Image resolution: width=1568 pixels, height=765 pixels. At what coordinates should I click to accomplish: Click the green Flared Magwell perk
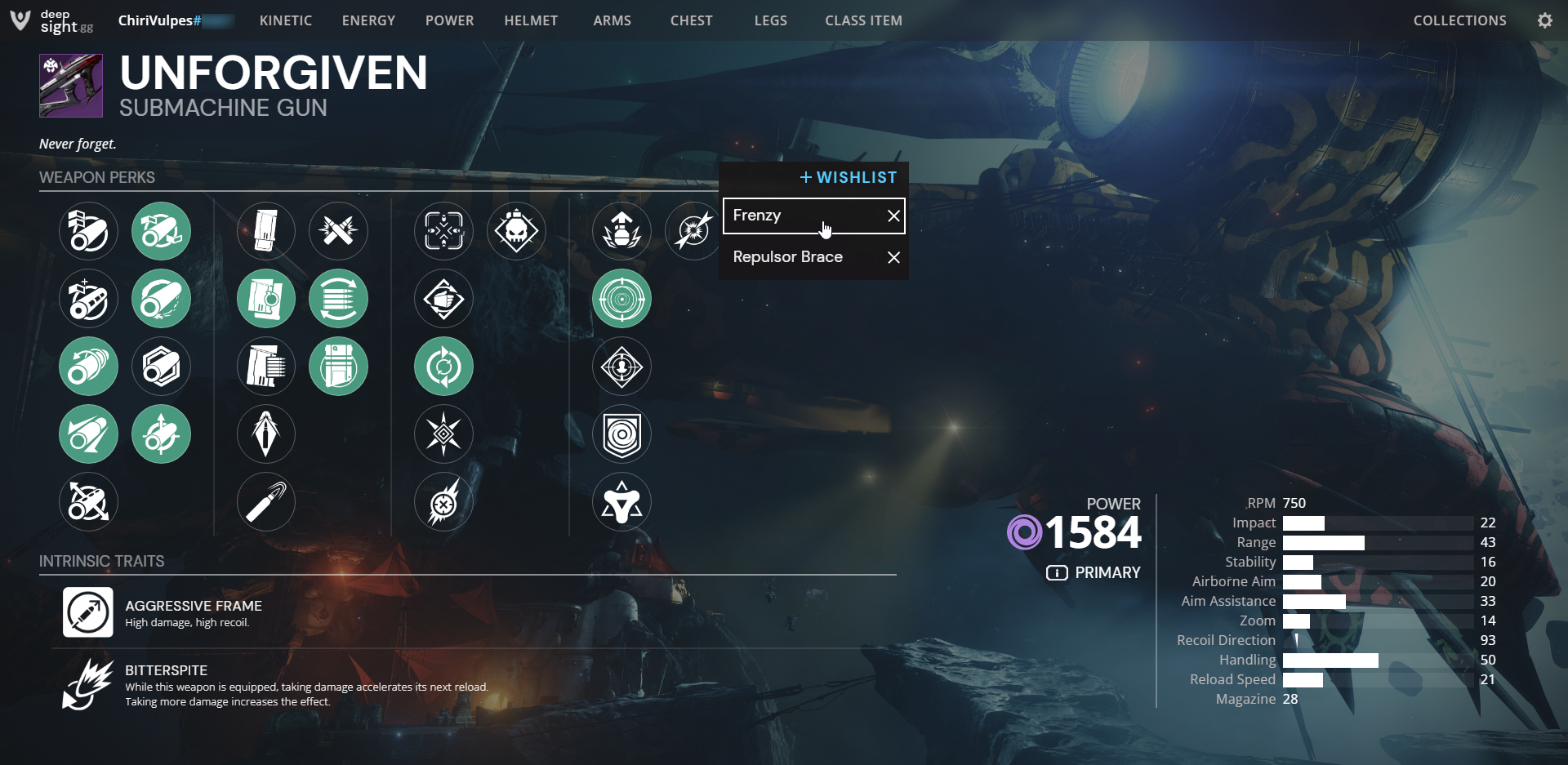tap(339, 366)
